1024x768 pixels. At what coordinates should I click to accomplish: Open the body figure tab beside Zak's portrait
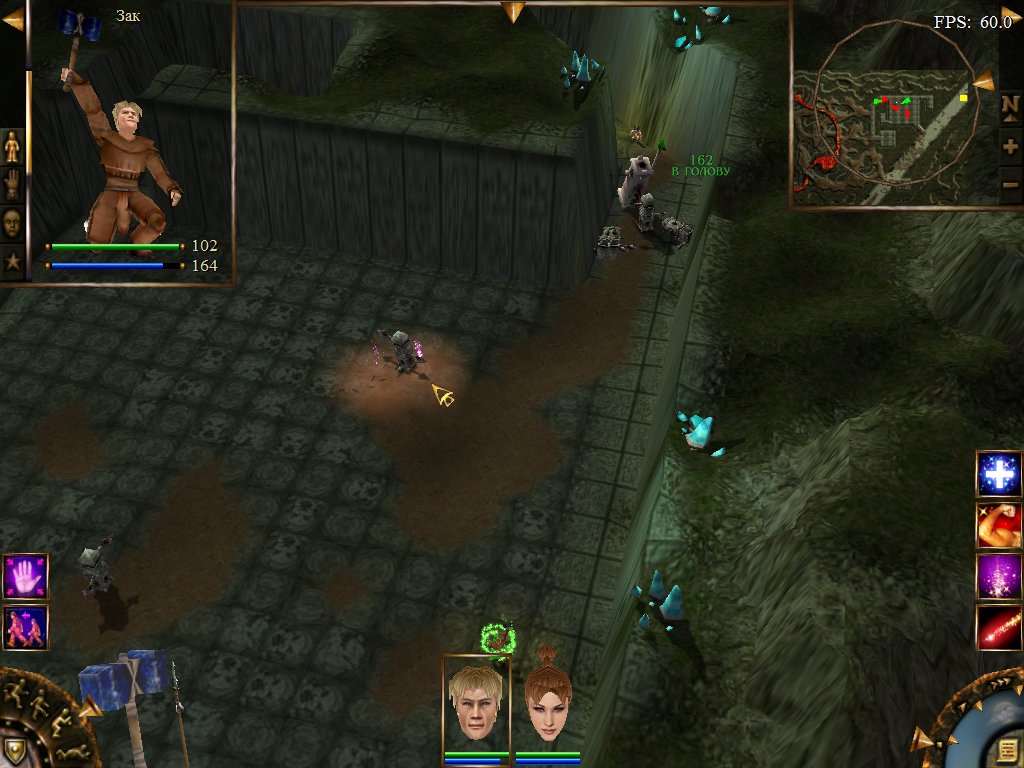(12, 147)
